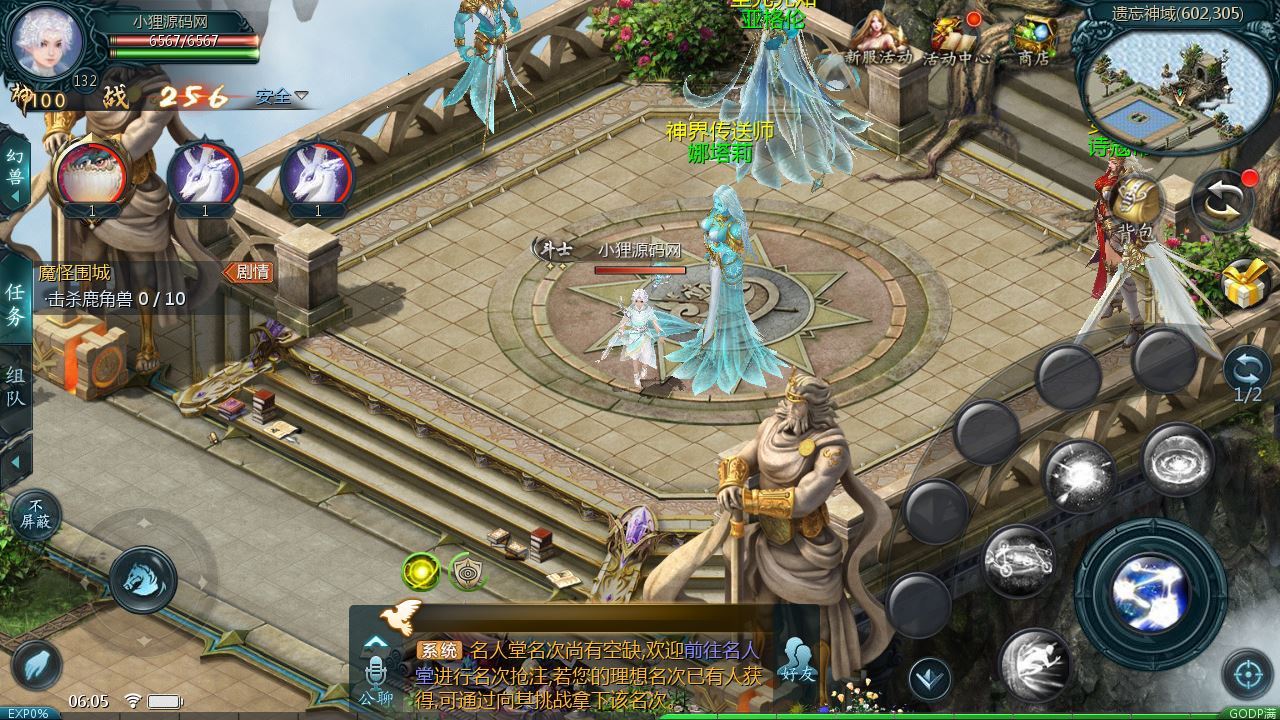This screenshot has width=1280, height=720.
Task: Open the 好友 friends list
Action: pyautogui.click(x=797, y=661)
